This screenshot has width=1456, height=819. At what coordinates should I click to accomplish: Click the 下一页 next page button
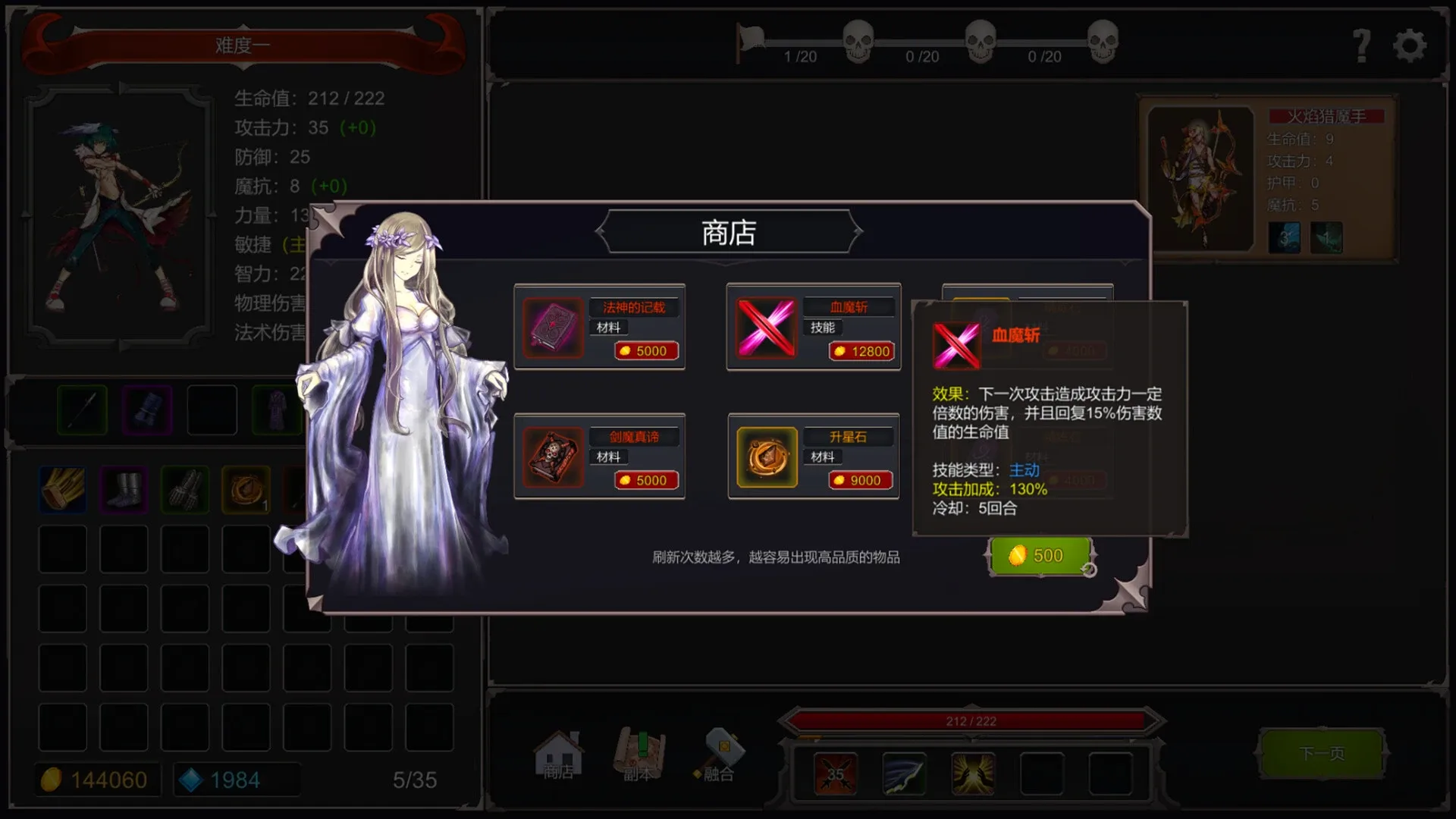pyautogui.click(x=1322, y=754)
